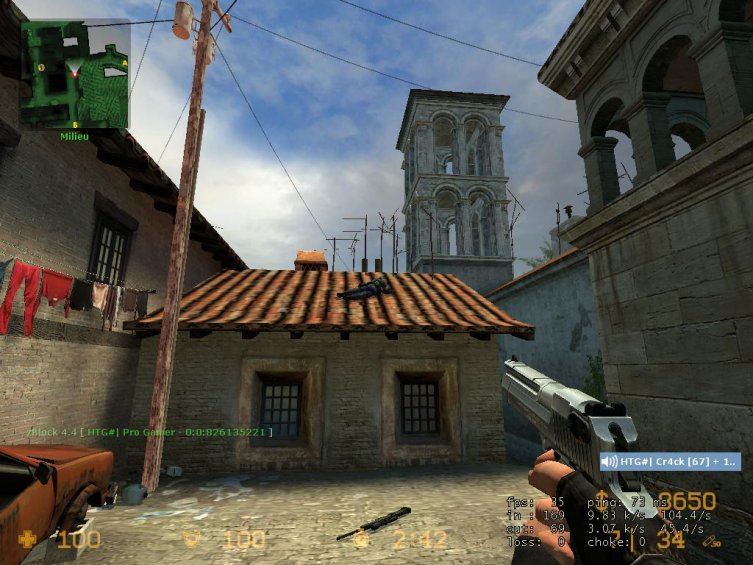Click the health cross icon
Viewport: 753px width, 565px height.
27,541
